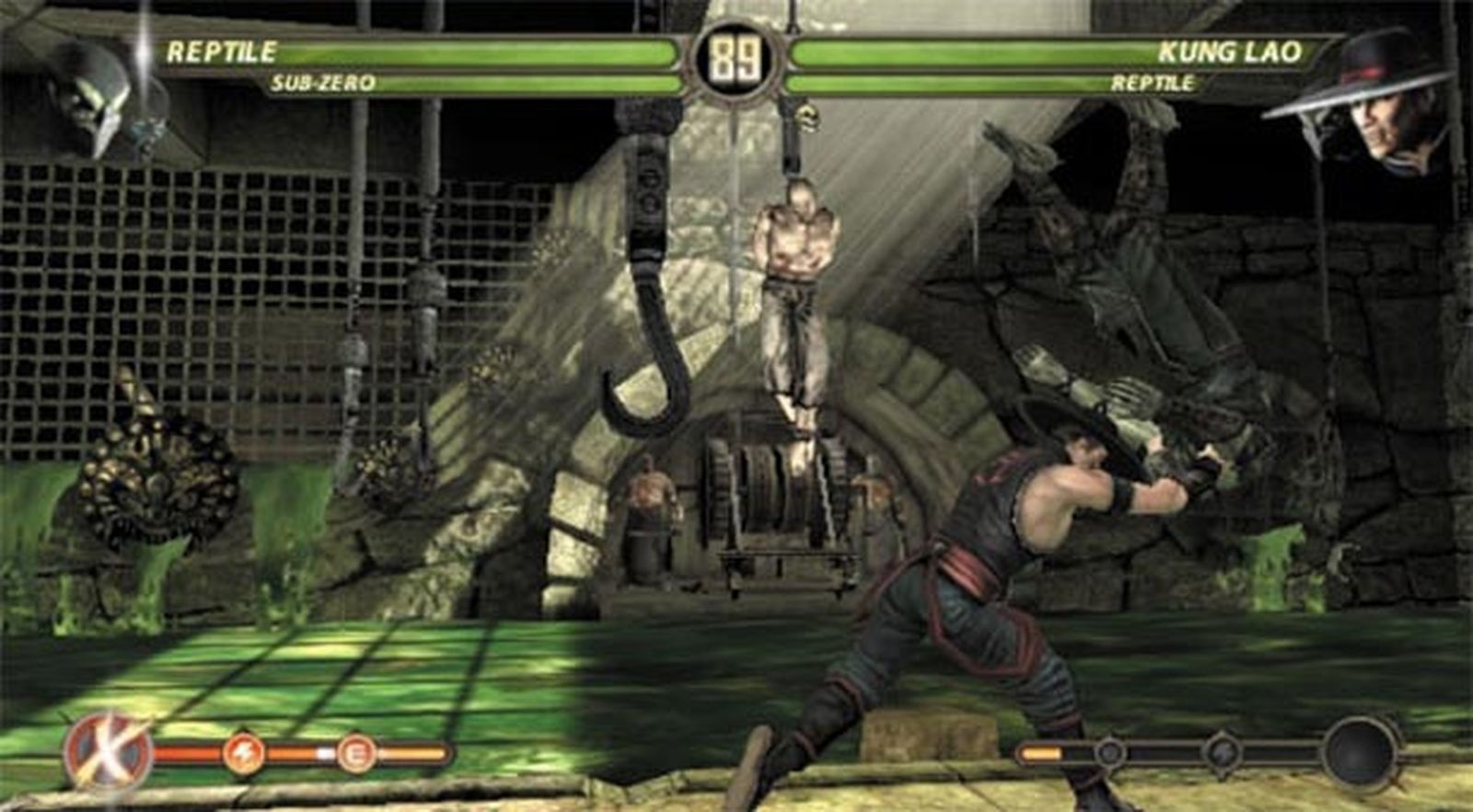Click the dragon logo emblem on the super meter
The image size is (1473, 812).
pyautogui.click(x=109, y=754)
